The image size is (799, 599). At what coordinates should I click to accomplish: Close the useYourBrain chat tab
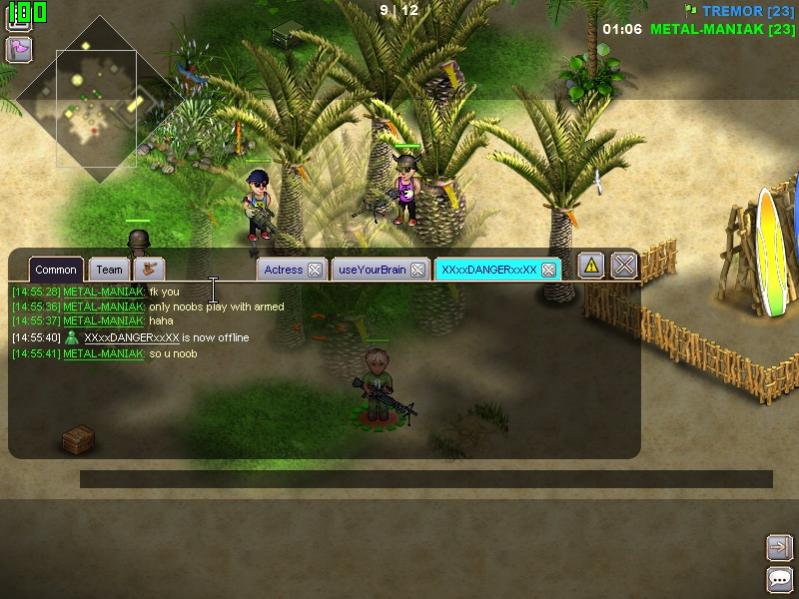point(417,269)
